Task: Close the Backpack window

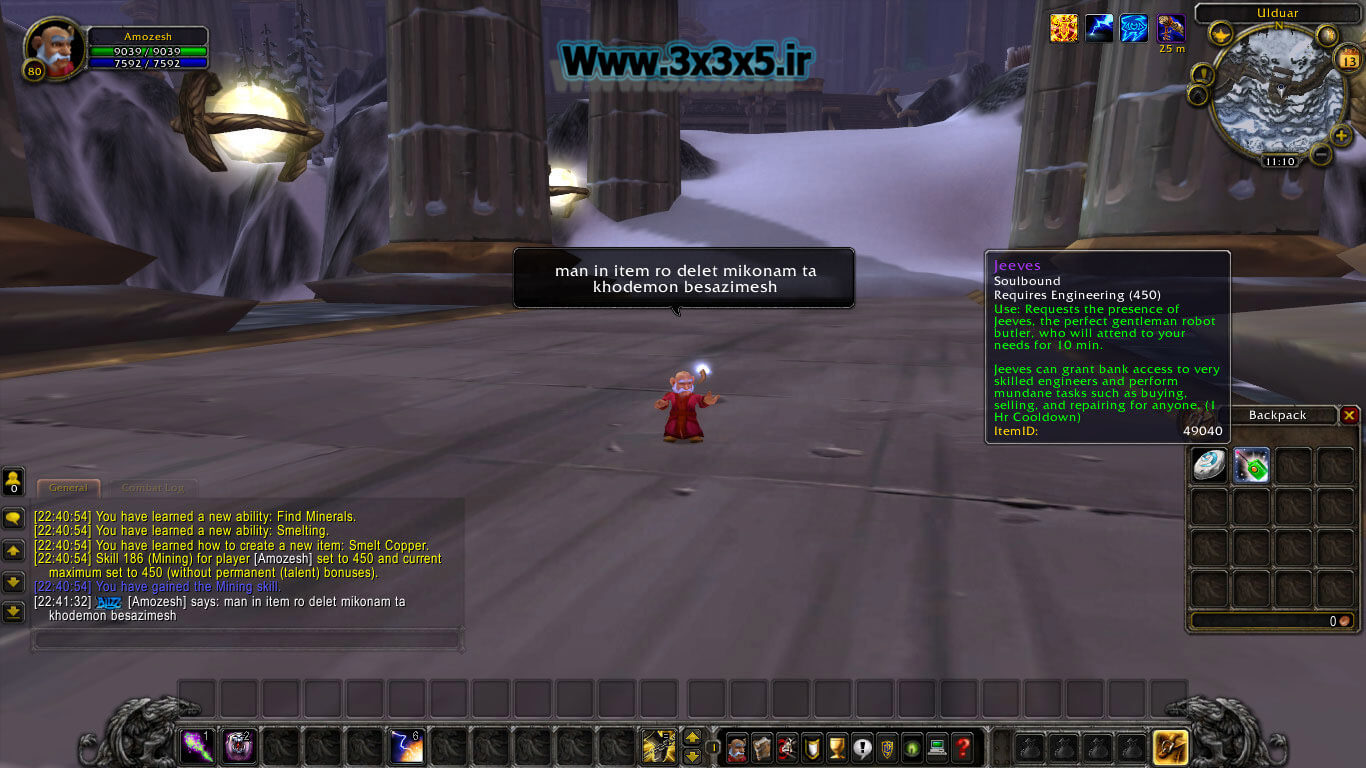Action: pos(1350,415)
